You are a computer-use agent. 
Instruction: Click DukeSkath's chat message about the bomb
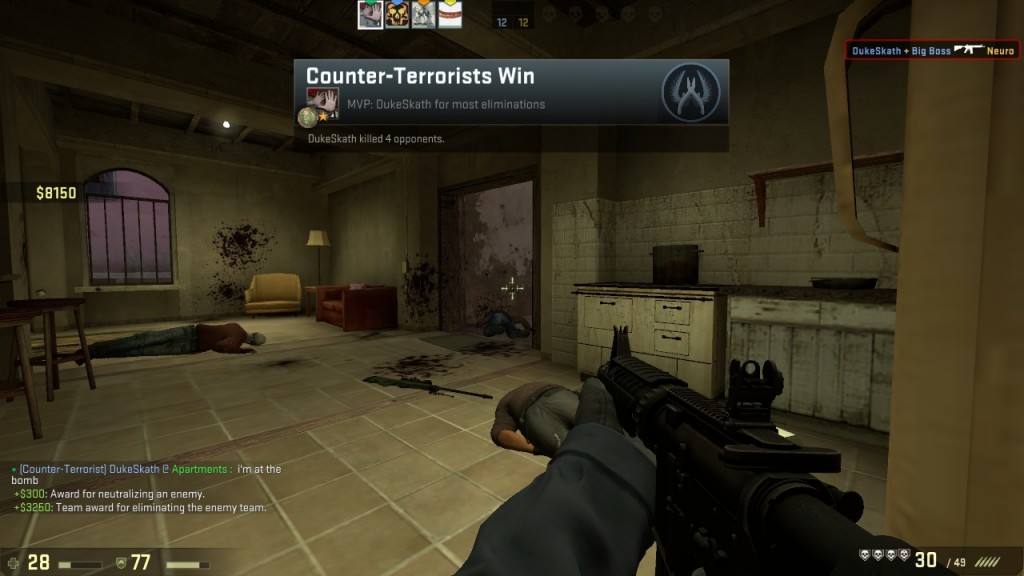(150, 474)
